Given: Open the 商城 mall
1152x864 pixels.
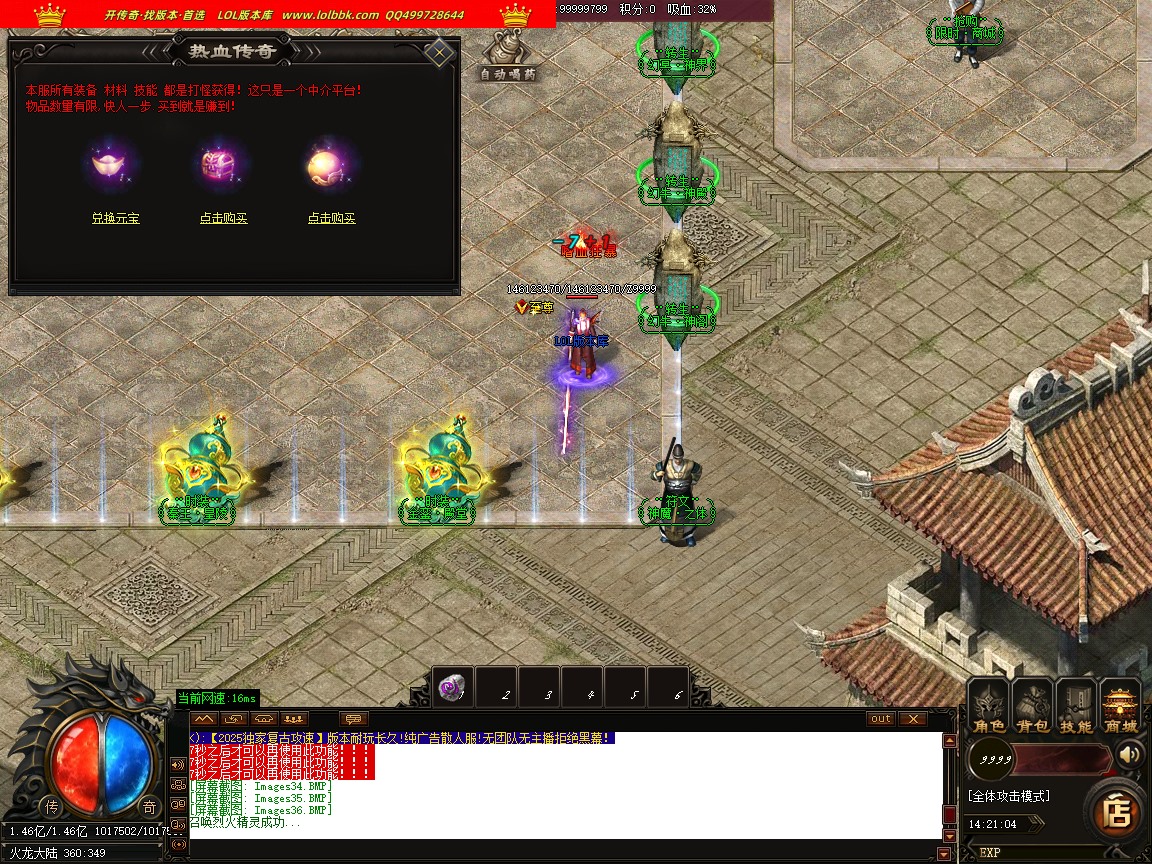Looking at the screenshot, I should [1120, 705].
